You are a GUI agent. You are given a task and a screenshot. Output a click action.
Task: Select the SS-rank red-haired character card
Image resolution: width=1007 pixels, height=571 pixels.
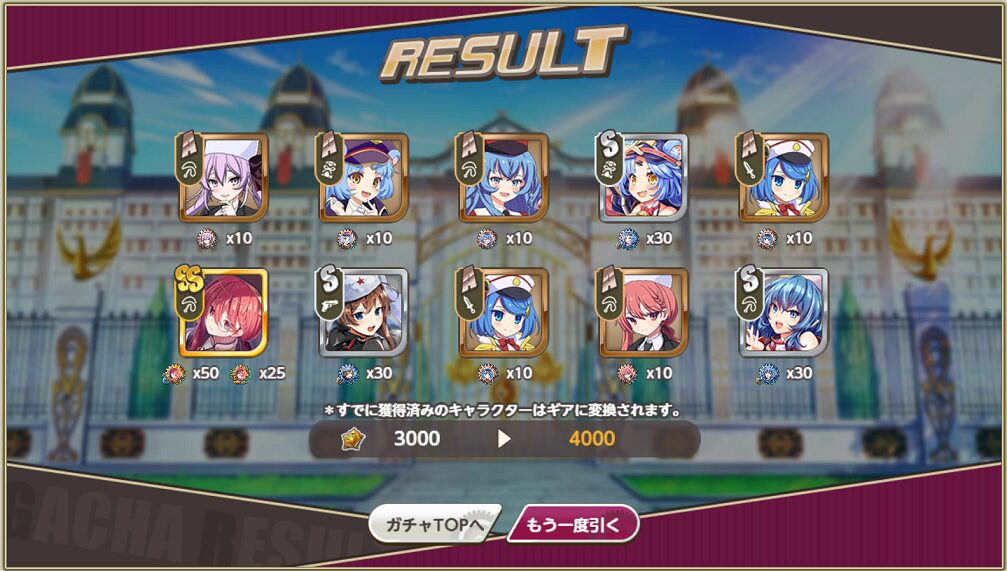[x=224, y=312]
